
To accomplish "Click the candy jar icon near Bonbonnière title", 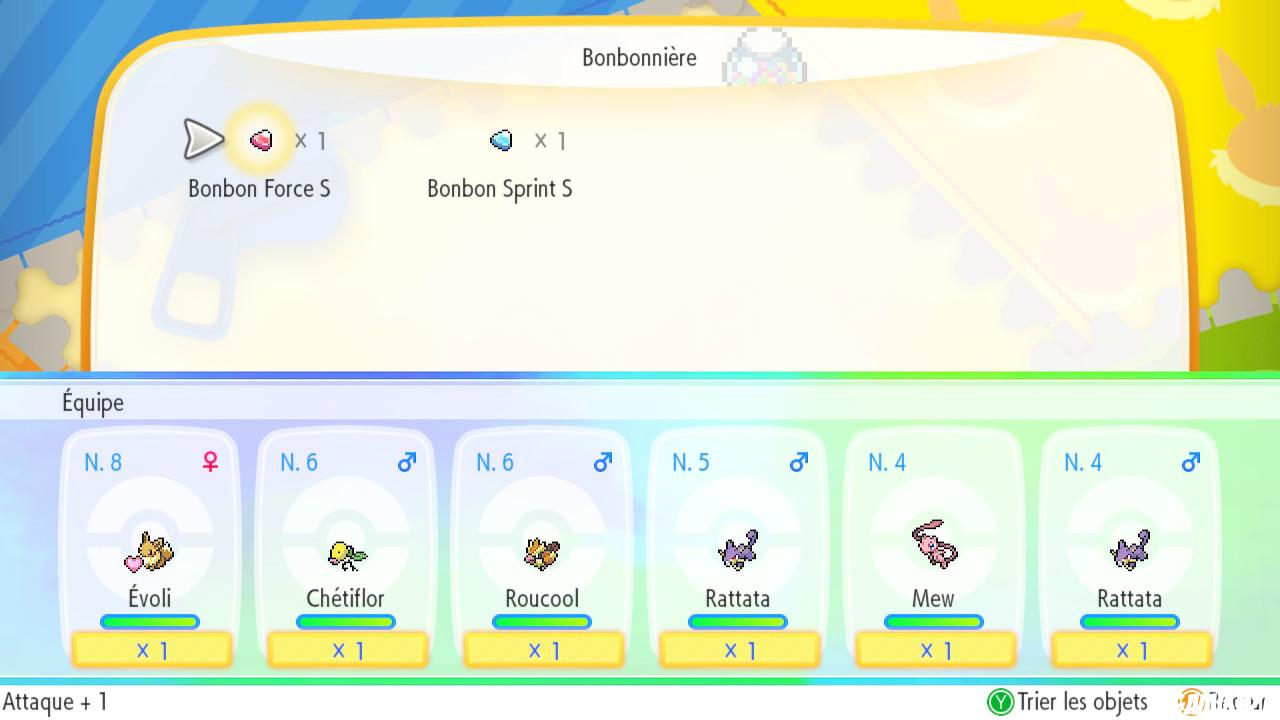I will coord(765,60).
